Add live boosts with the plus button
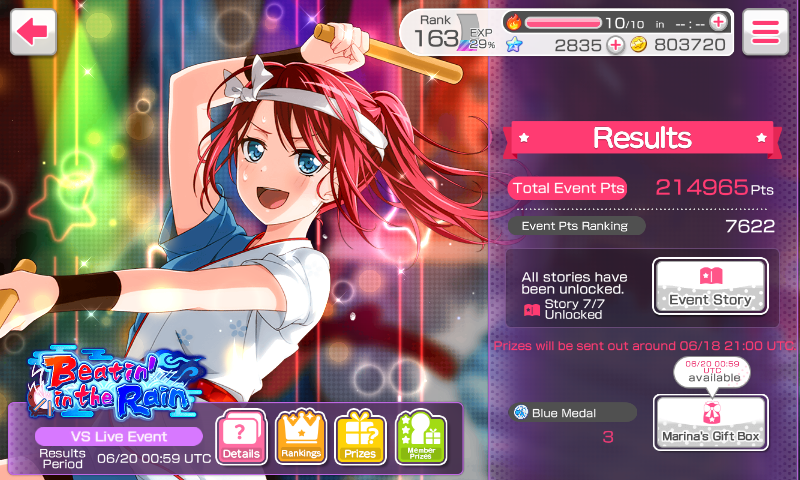The width and height of the screenshot is (800, 480). (x=718, y=22)
